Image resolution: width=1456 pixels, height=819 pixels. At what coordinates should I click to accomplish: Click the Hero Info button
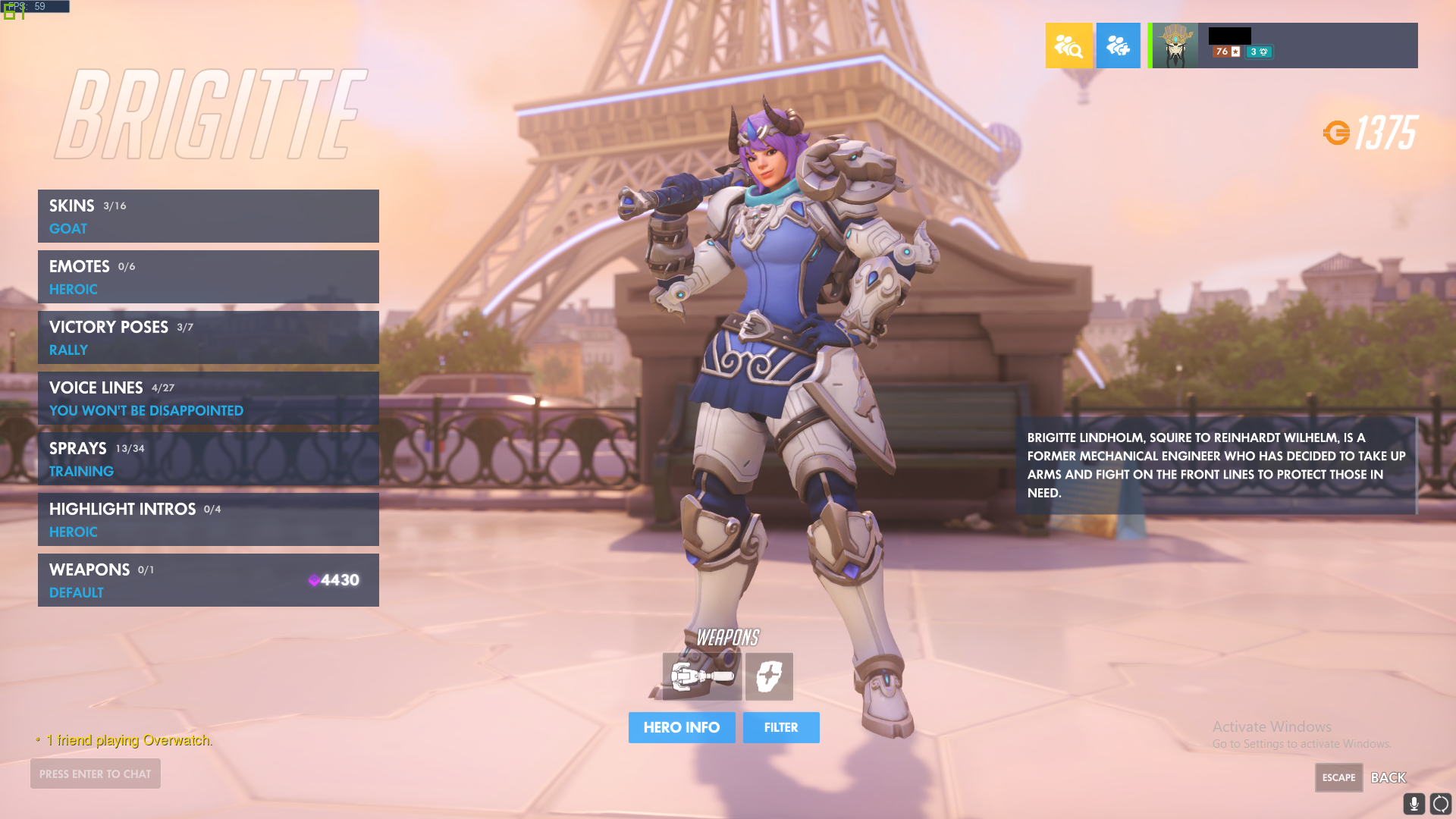tap(681, 727)
